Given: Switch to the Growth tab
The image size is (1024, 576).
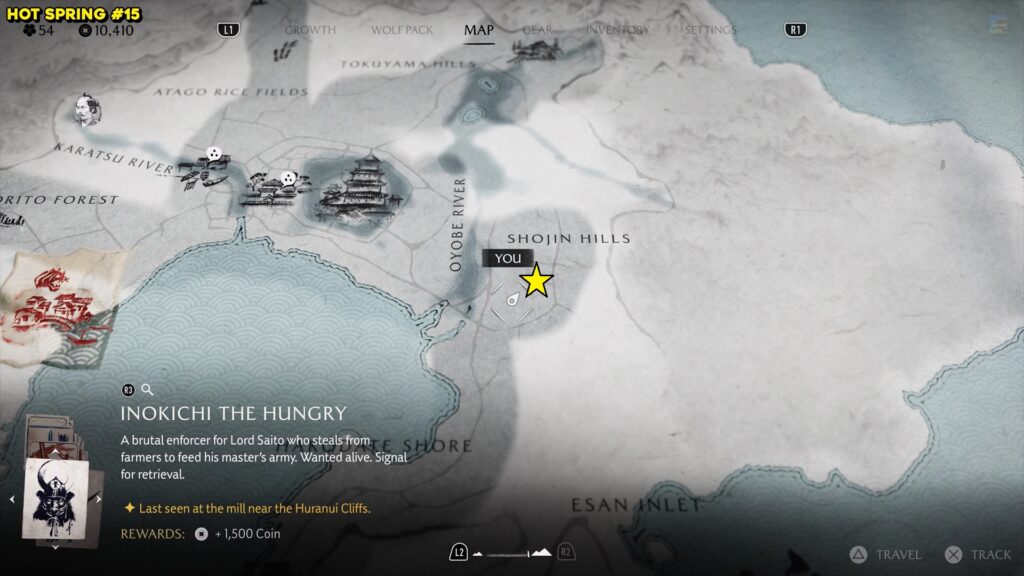Looking at the screenshot, I should pos(310,30).
